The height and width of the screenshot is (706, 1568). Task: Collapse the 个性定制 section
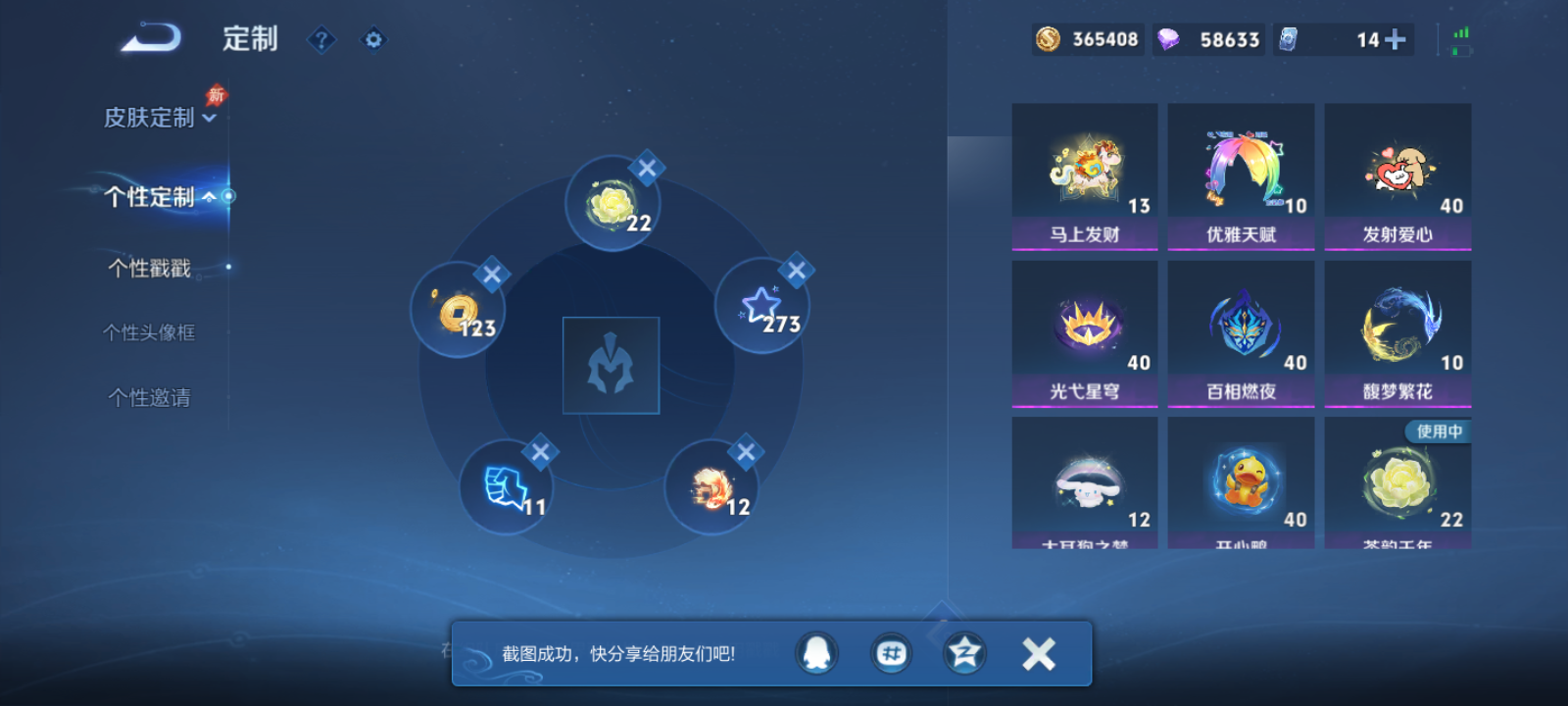[x=211, y=195]
